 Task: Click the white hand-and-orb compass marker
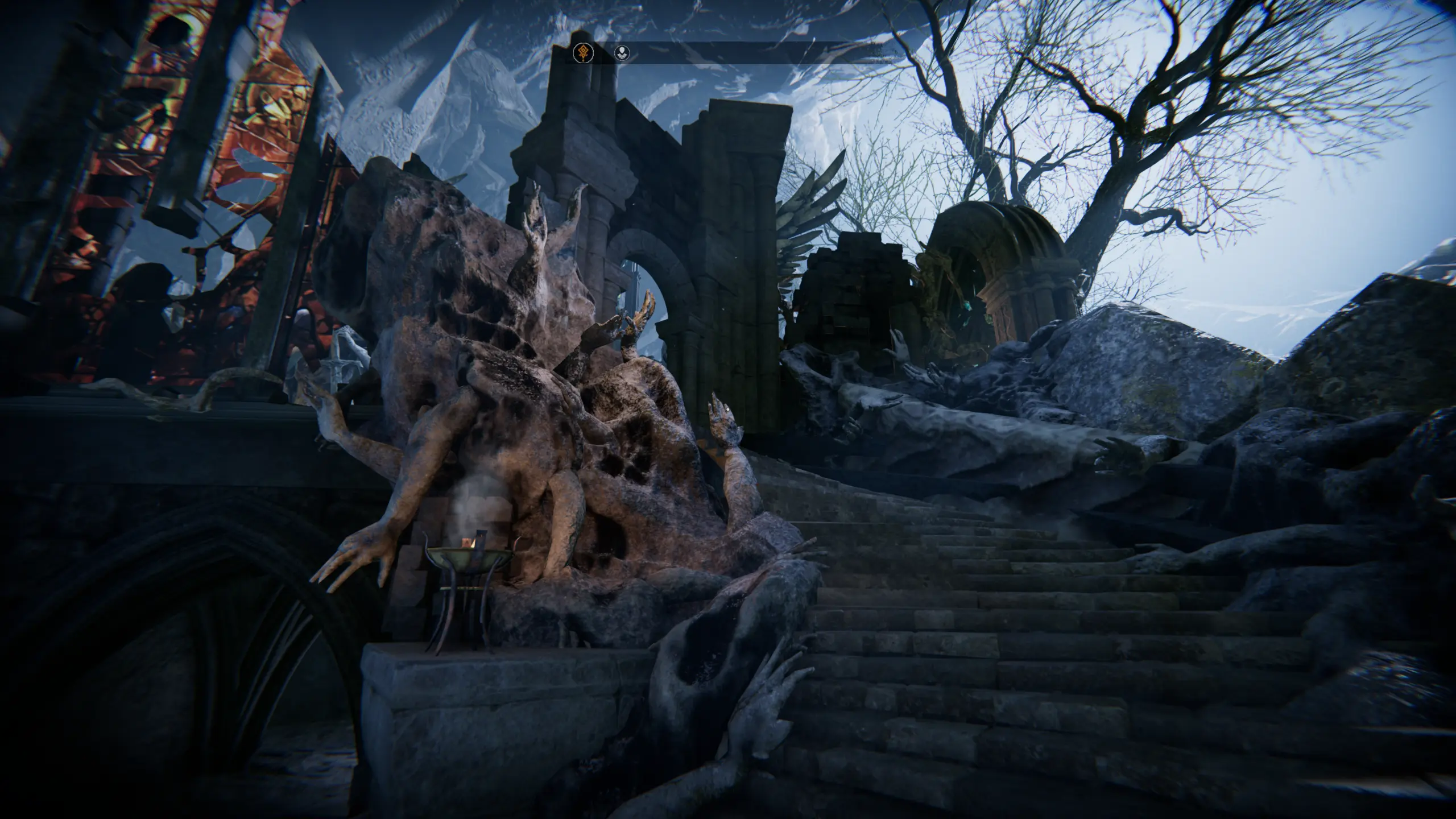tap(623, 53)
